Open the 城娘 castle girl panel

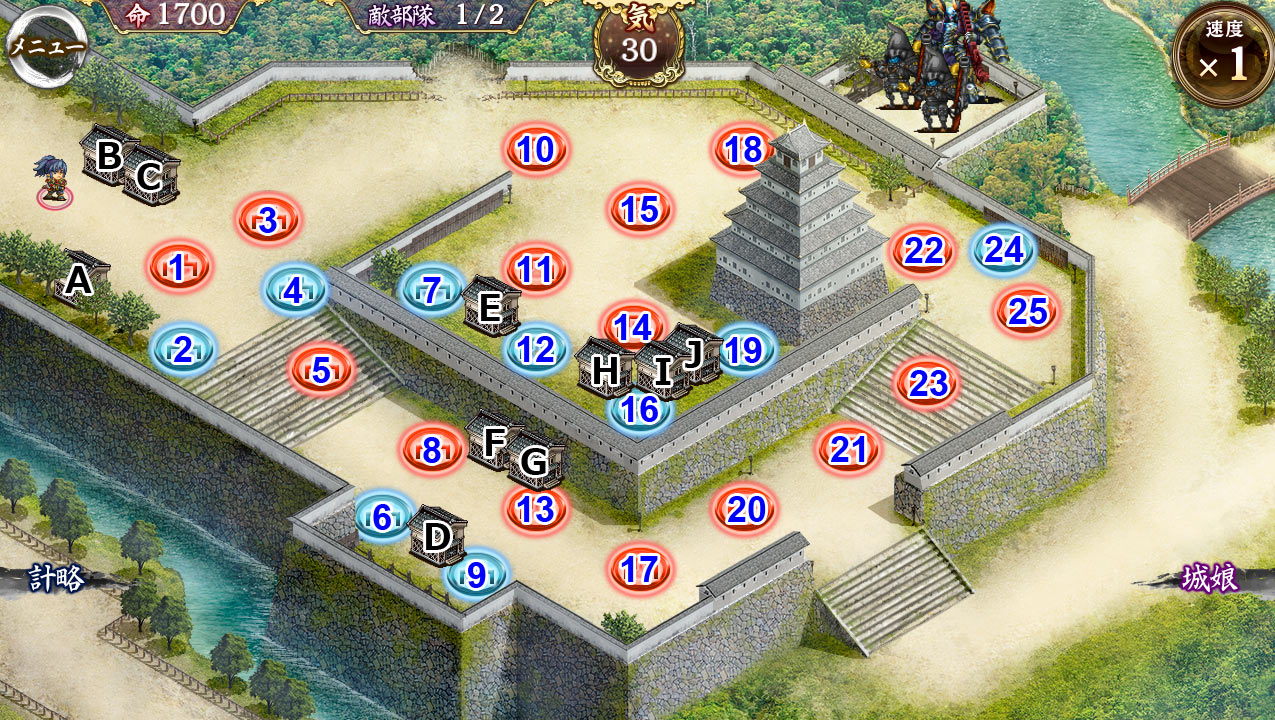tap(1210, 579)
